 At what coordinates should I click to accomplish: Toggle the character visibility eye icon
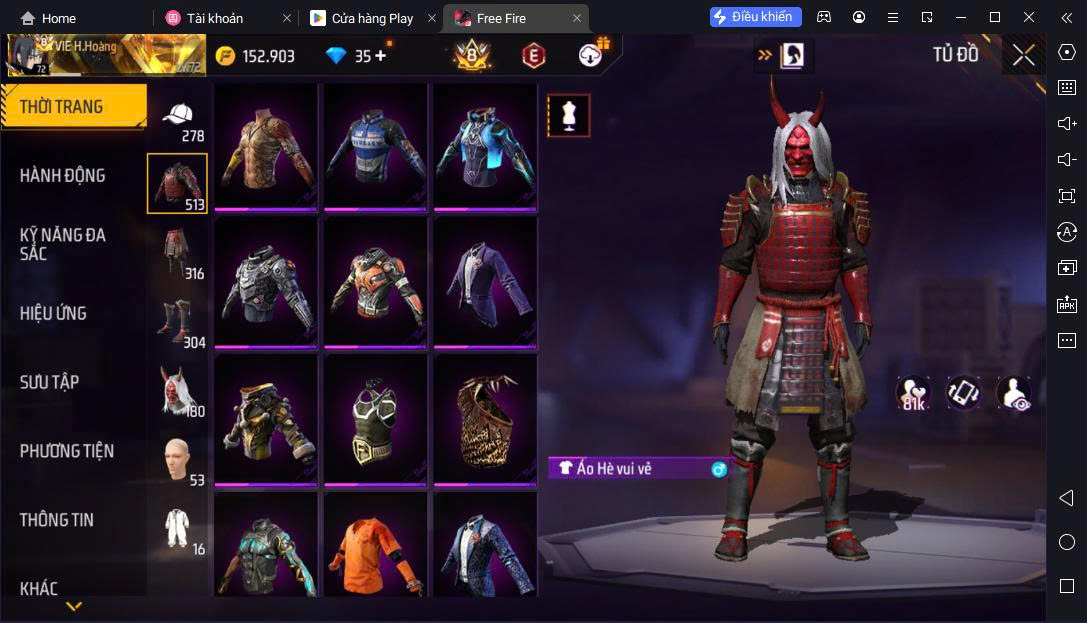point(1013,393)
